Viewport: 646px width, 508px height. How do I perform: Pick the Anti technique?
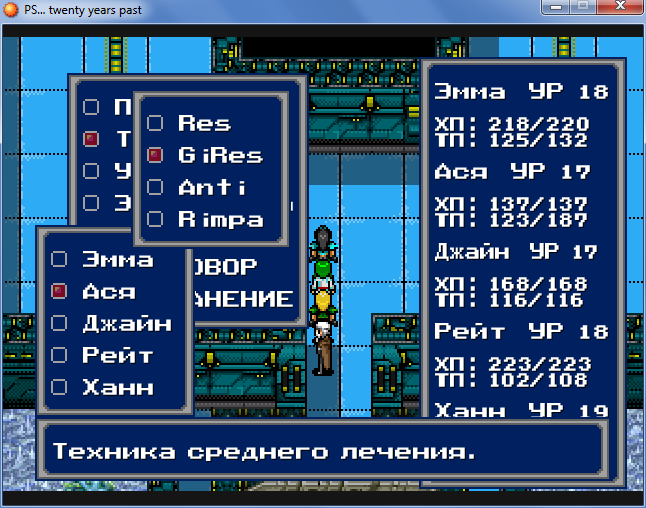[211, 188]
